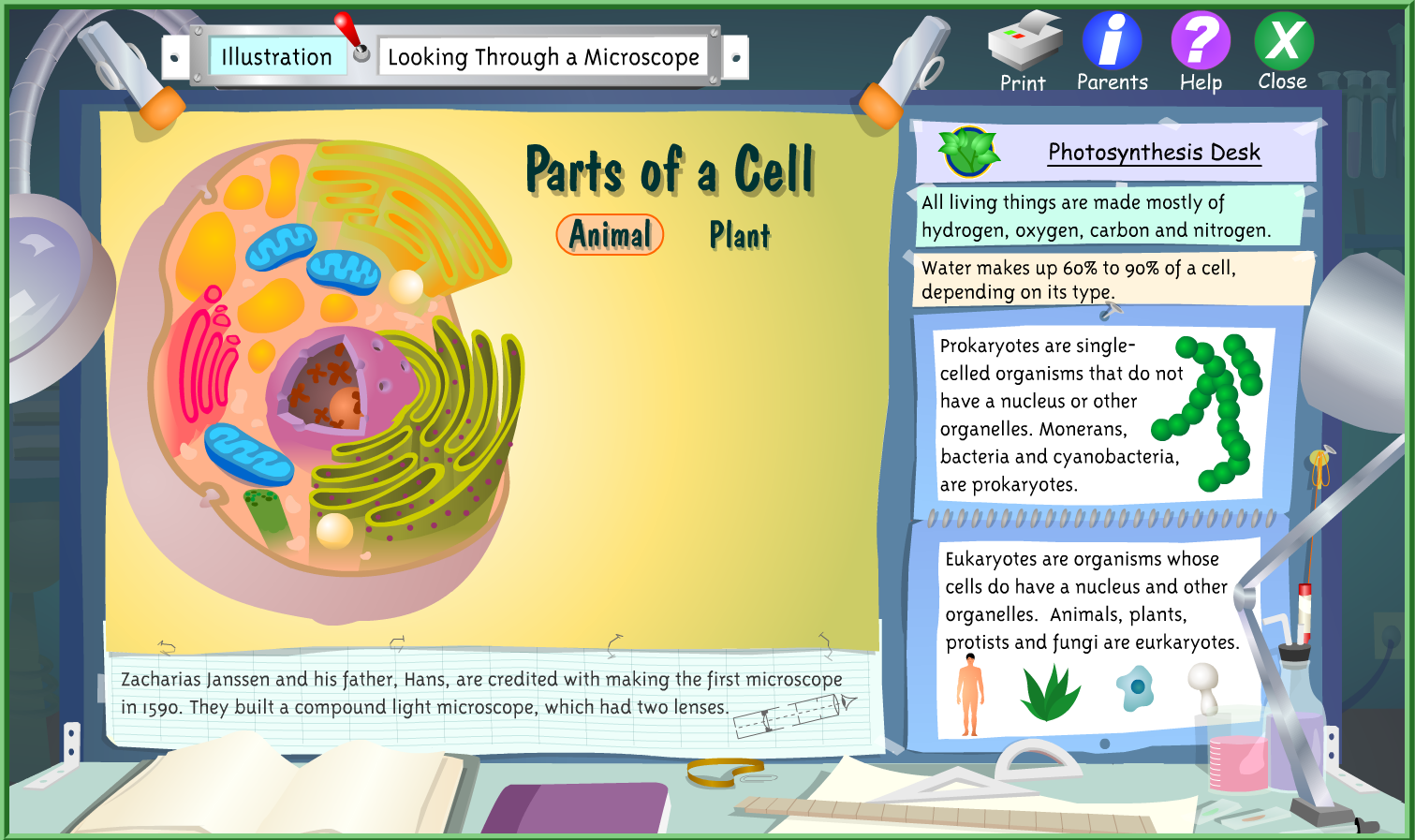Click the curl arrow at bottom-left of poster
This screenshot has height=840, width=1415.
[x=165, y=644]
